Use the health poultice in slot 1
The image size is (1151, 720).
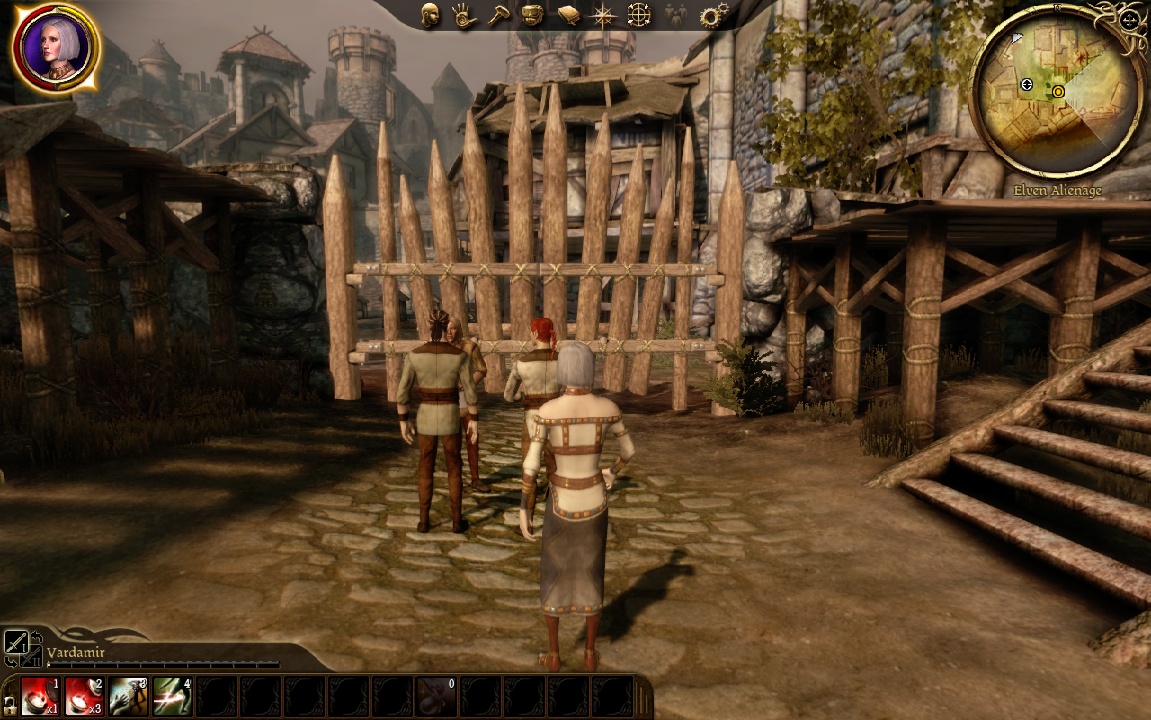click(41, 696)
